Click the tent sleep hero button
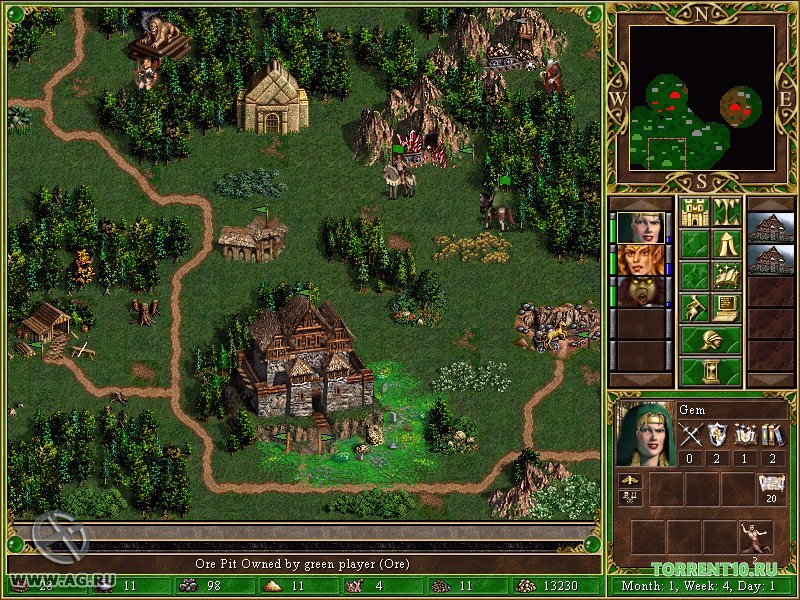Screen dimensions: 800x600 (x=726, y=244)
